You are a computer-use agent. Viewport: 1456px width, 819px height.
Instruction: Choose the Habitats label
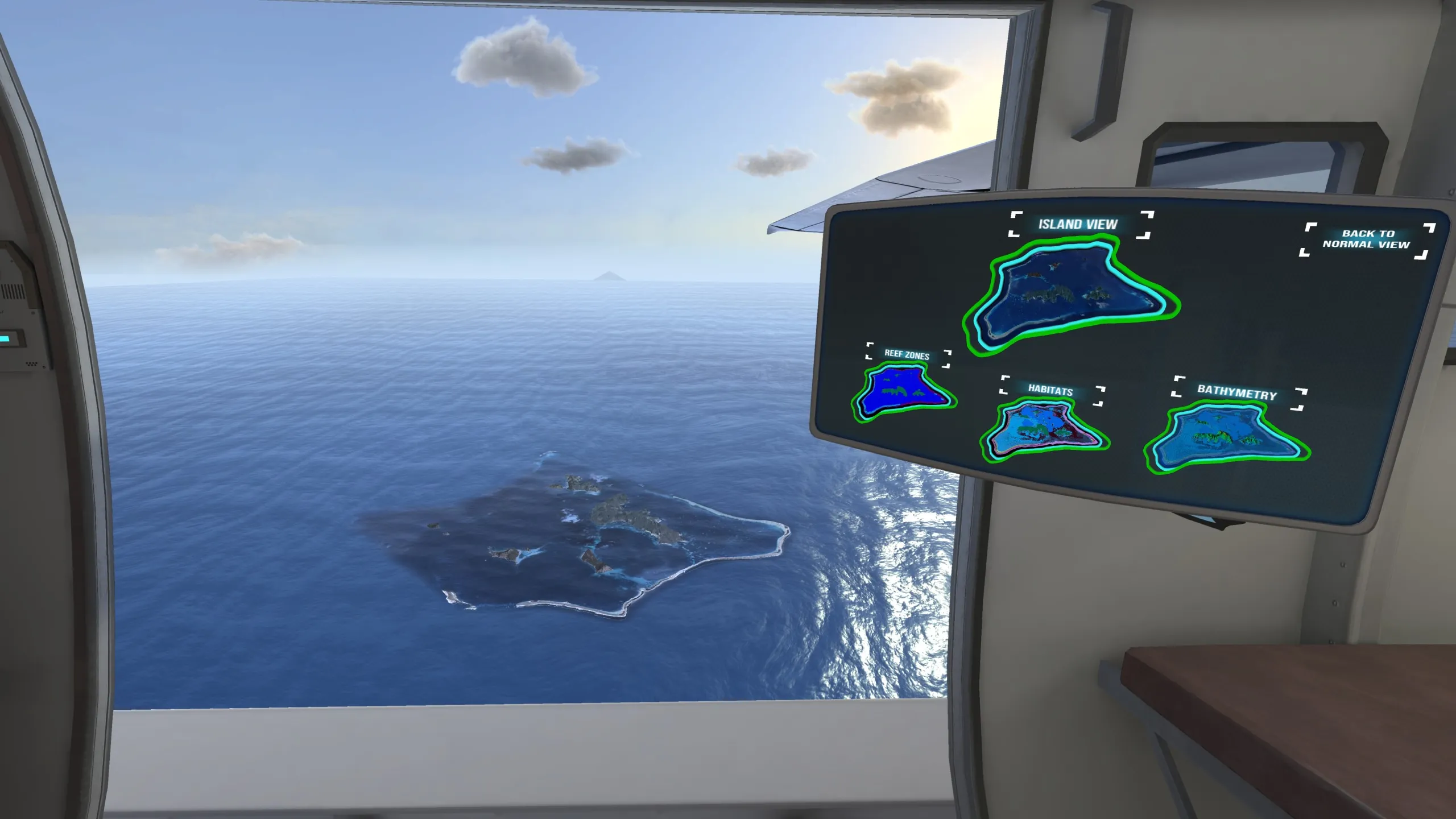coord(1050,391)
